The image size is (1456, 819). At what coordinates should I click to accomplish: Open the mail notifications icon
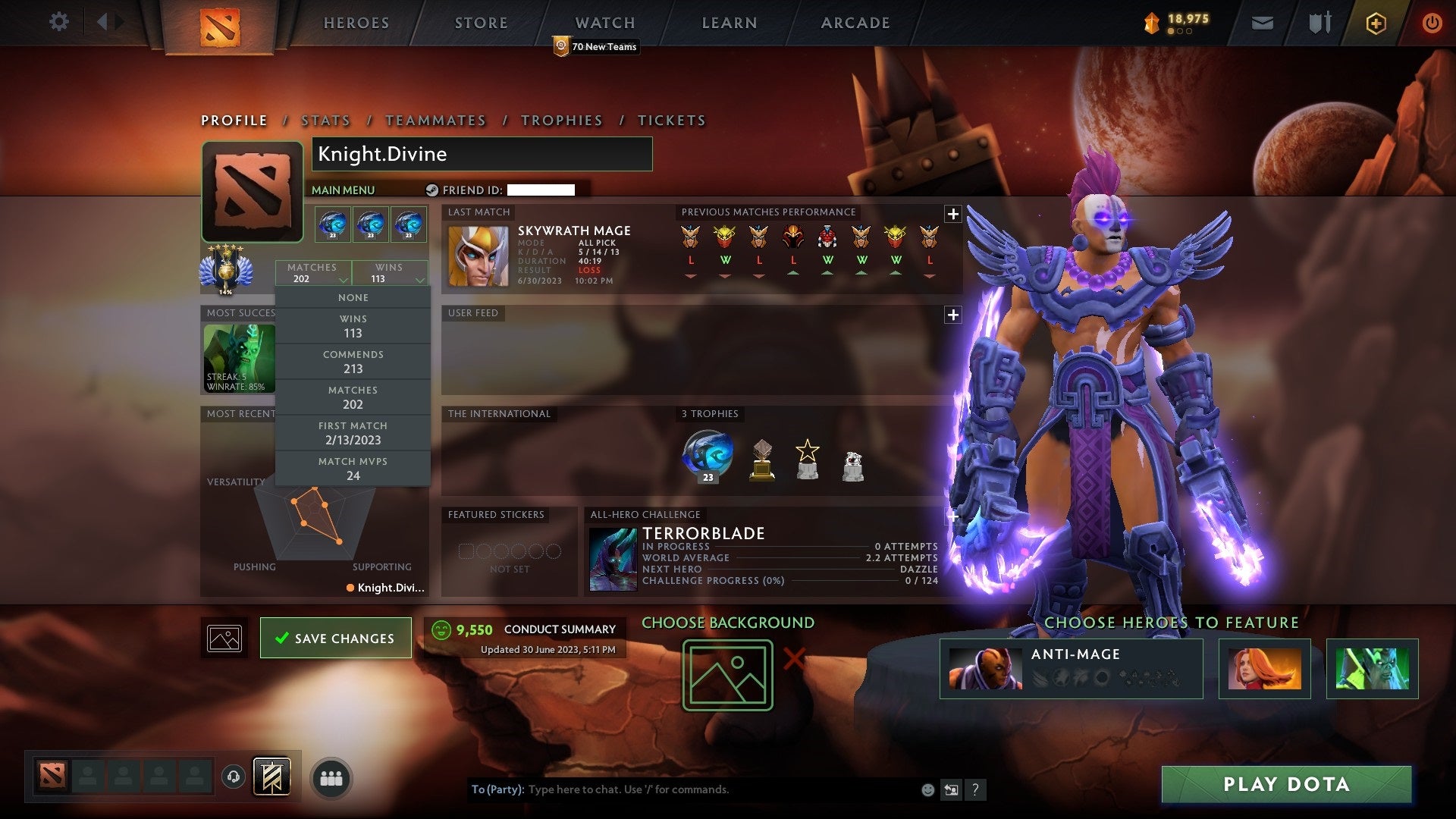point(1263,22)
